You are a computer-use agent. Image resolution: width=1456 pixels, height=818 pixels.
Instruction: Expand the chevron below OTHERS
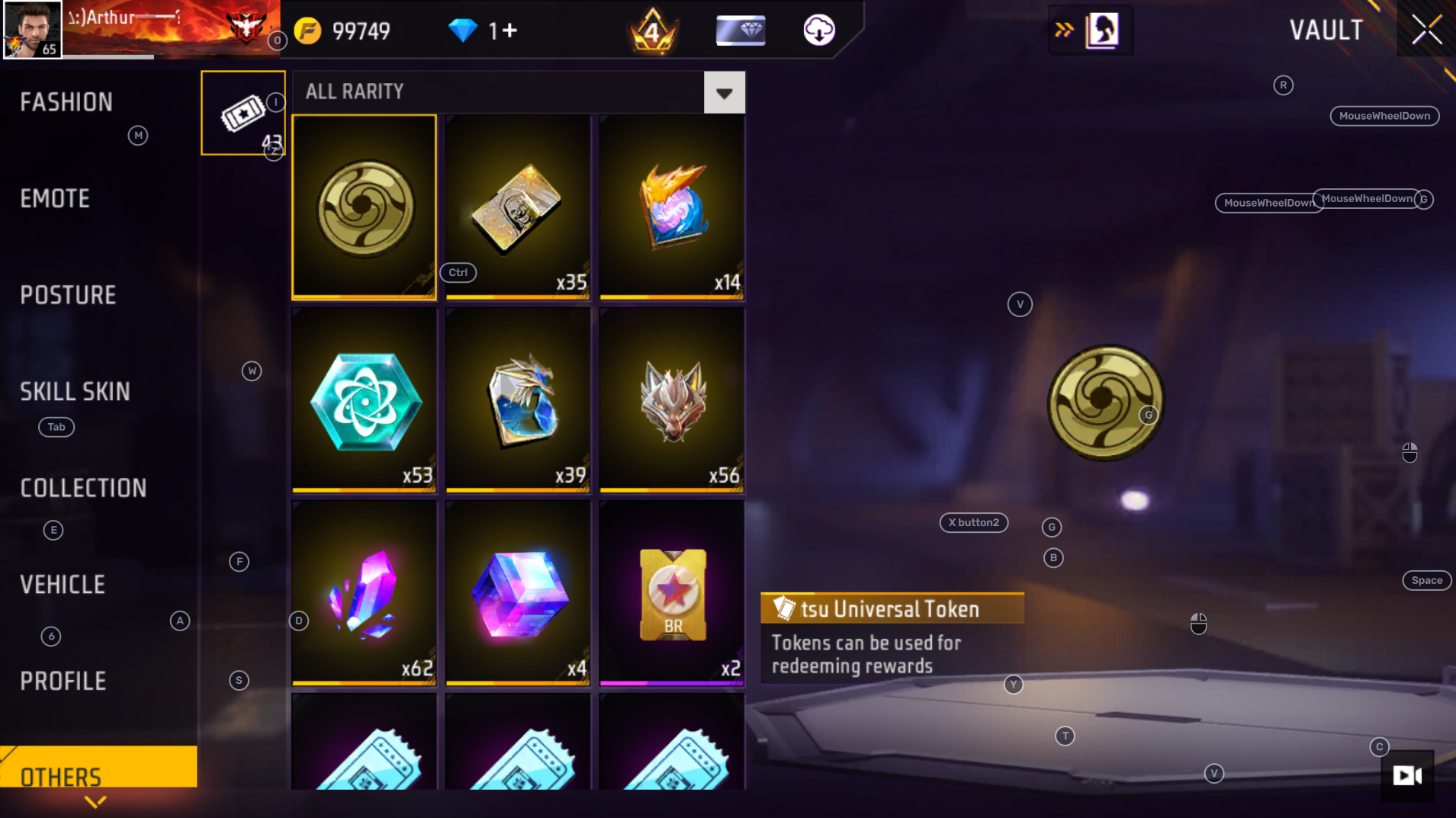pos(95,801)
